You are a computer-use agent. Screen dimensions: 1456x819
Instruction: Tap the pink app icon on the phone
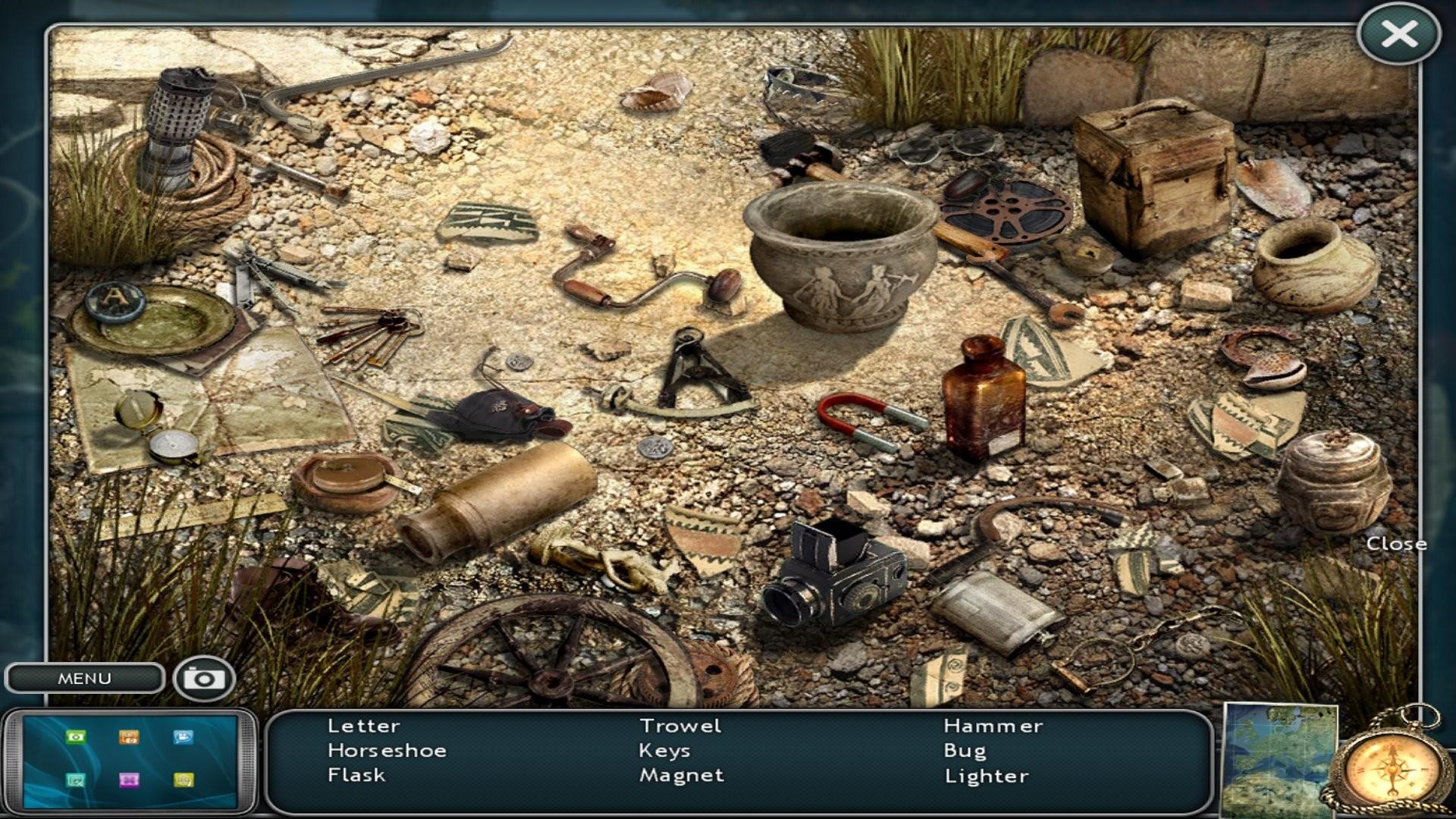coord(129,780)
